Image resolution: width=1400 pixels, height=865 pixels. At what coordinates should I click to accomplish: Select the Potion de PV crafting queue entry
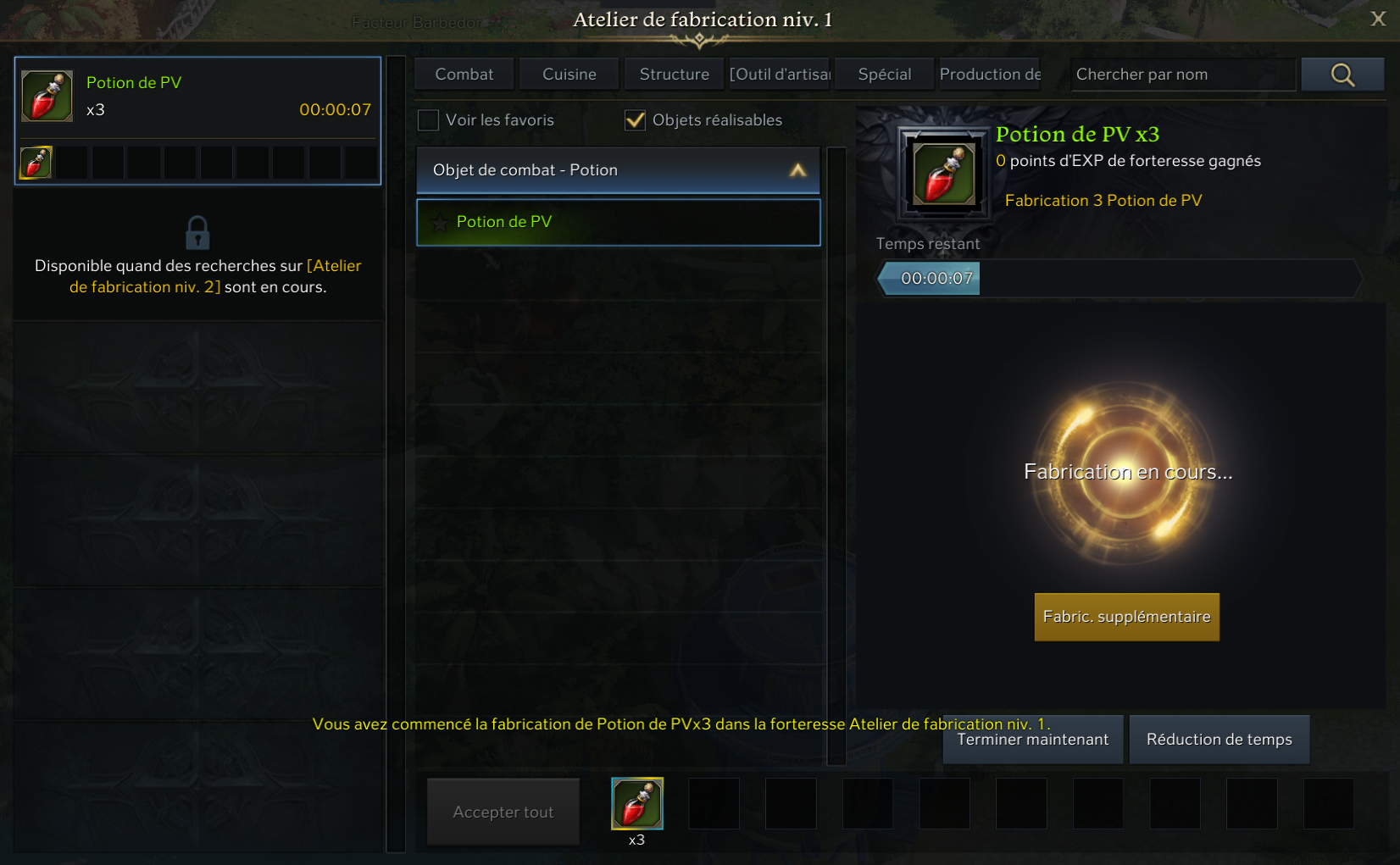click(197, 97)
